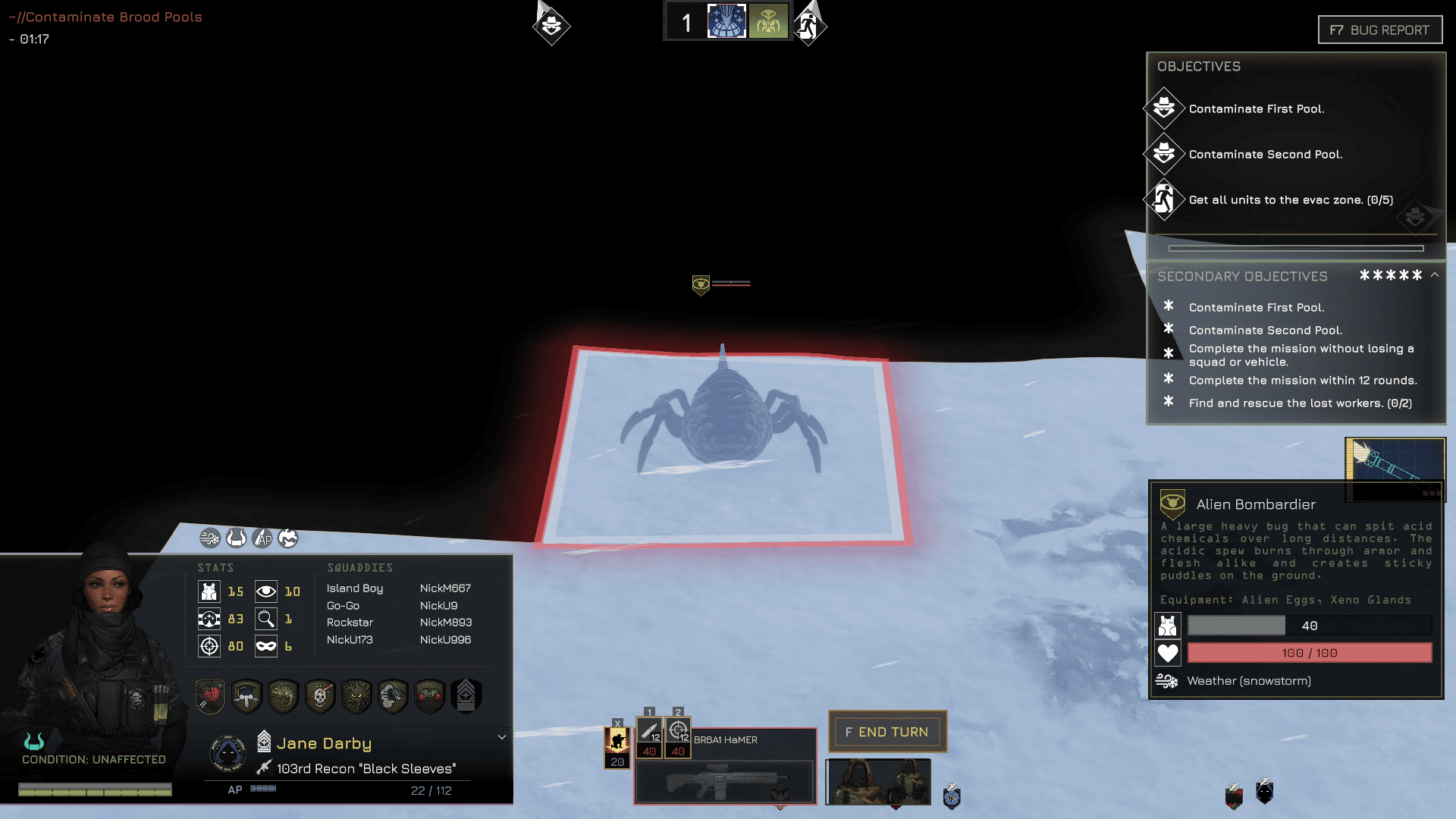Click the evac zone runner icon at top right
This screenshot has width=1456, height=819.
pos(807,25)
